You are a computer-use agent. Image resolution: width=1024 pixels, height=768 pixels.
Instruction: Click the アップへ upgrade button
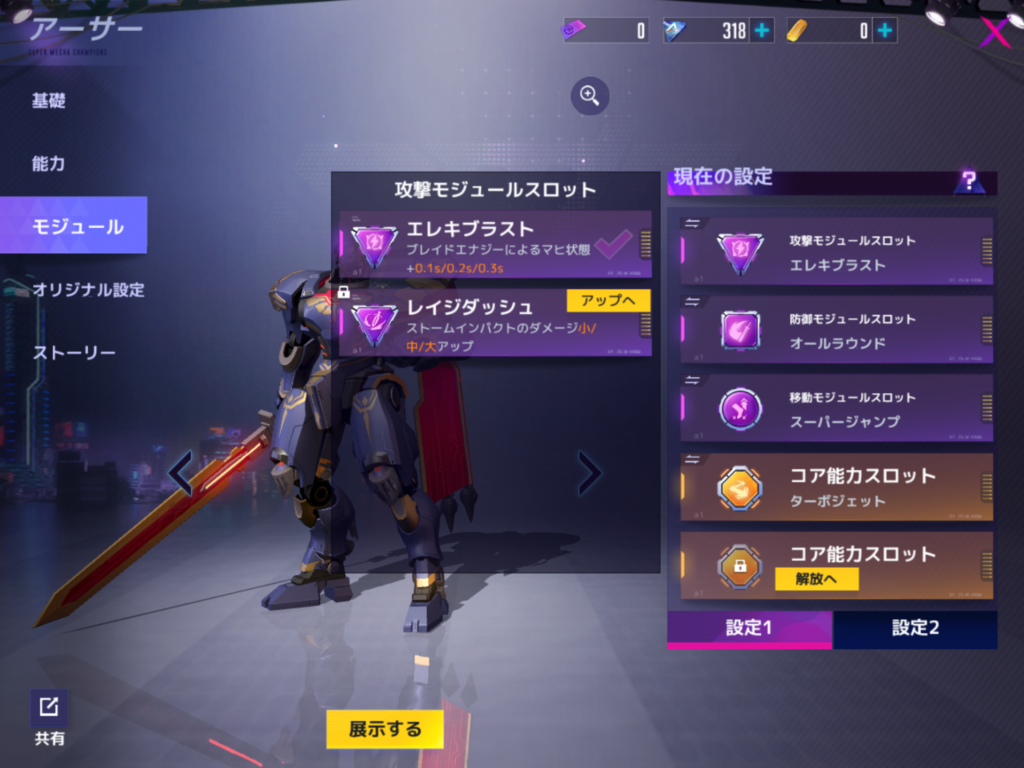pyautogui.click(x=608, y=300)
